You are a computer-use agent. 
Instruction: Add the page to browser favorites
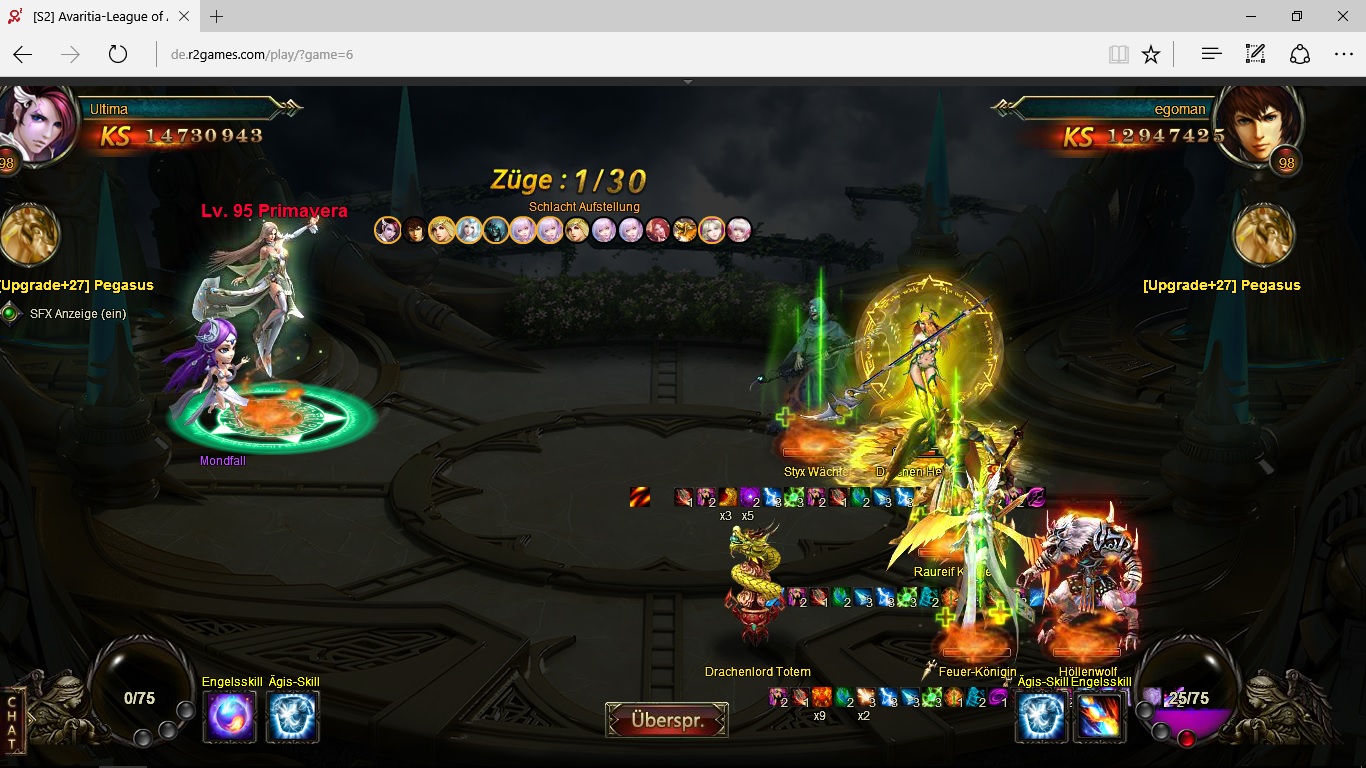[x=1151, y=54]
